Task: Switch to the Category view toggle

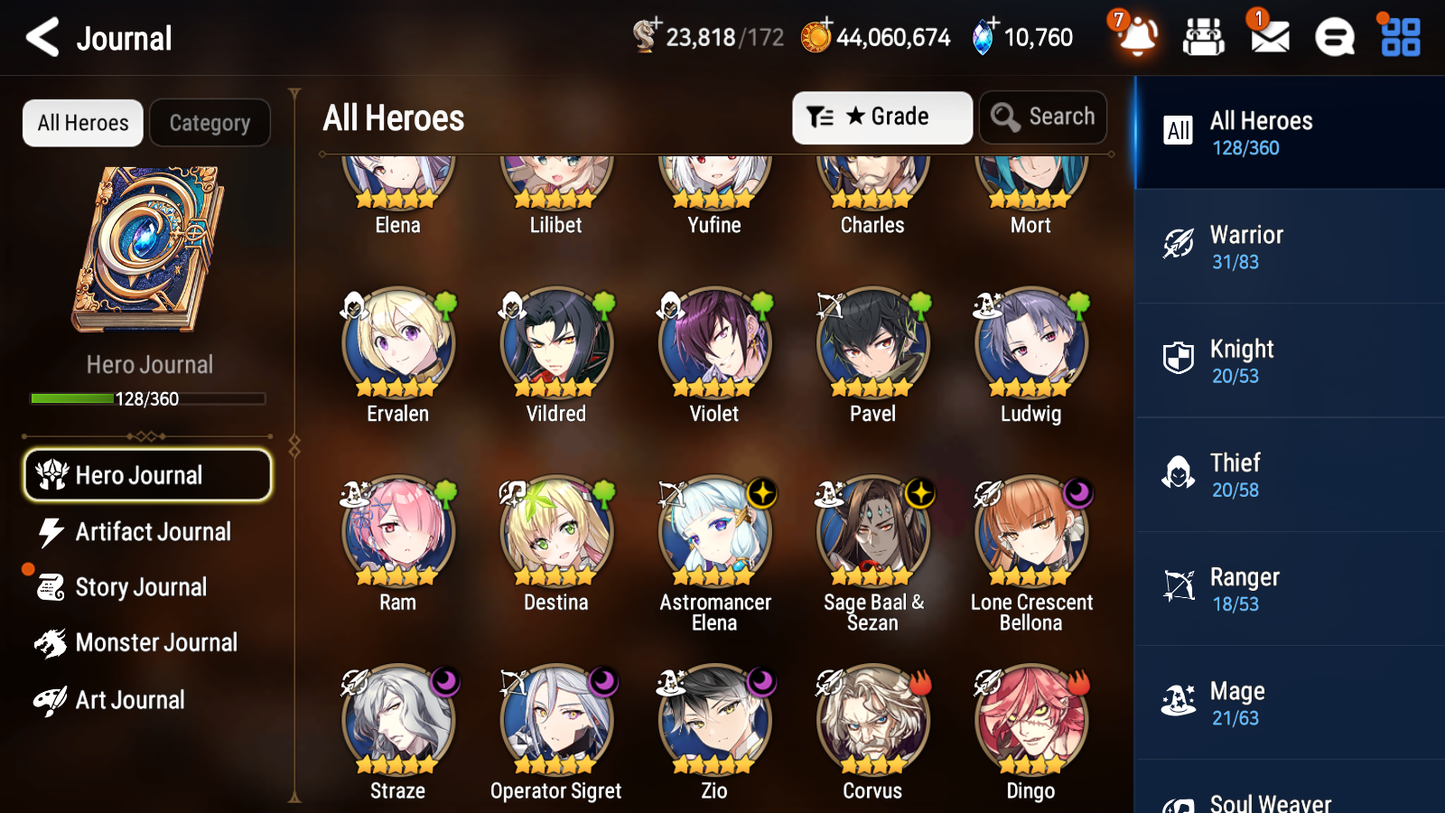Action: pyautogui.click(x=210, y=122)
